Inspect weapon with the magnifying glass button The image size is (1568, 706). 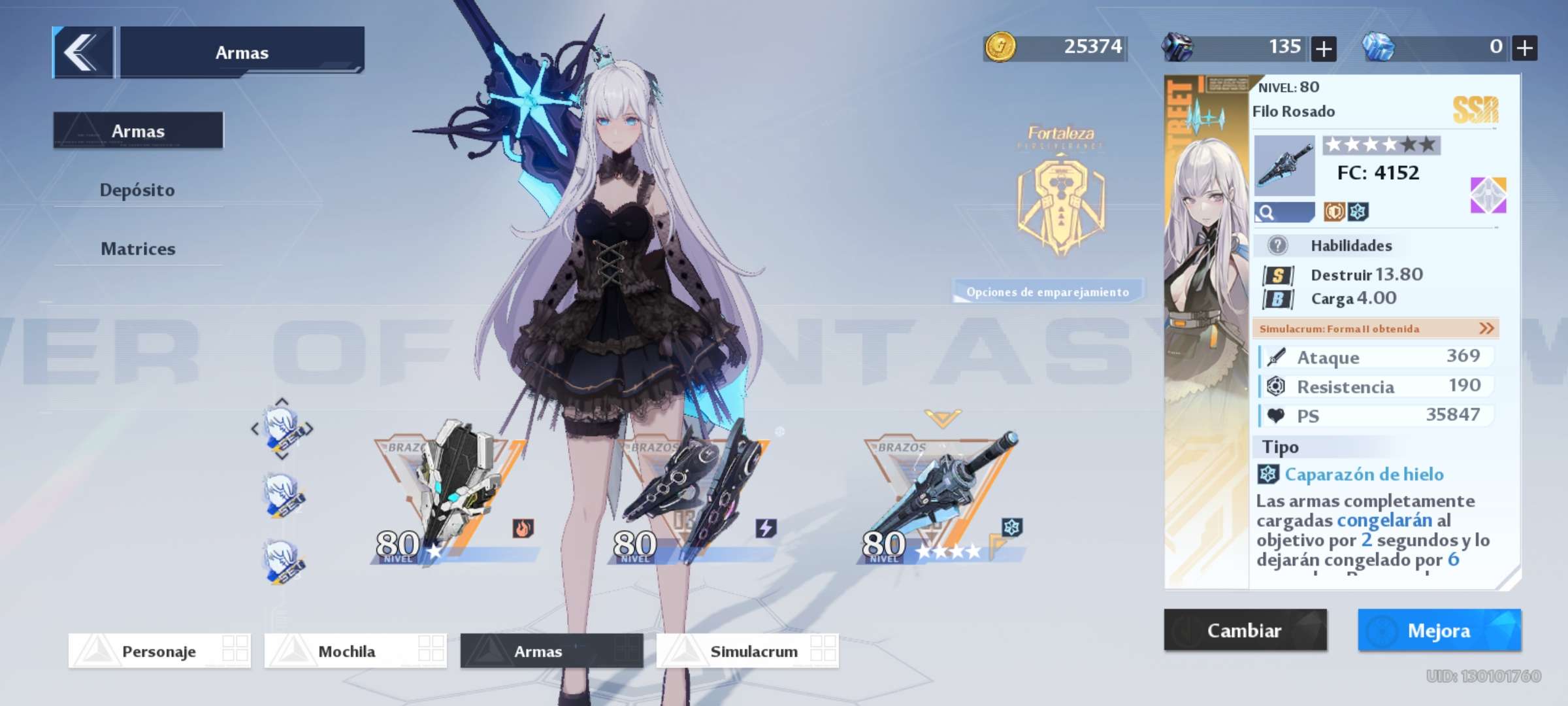[1283, 212]
